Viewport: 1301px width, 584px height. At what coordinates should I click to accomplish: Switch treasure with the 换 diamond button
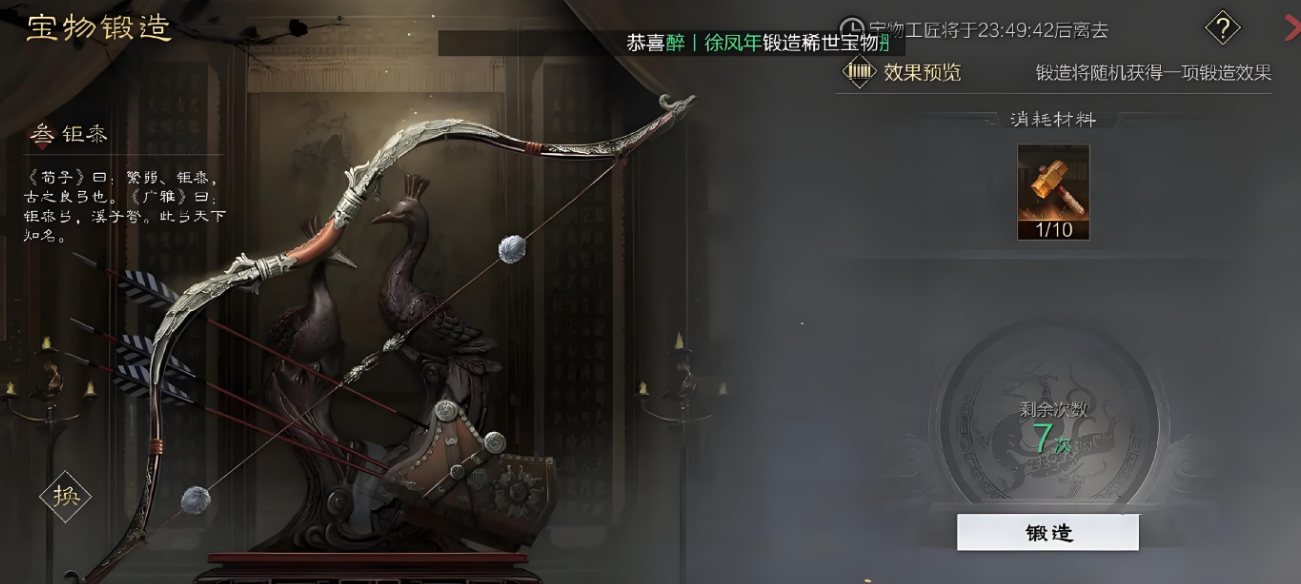tap(65, 496)
